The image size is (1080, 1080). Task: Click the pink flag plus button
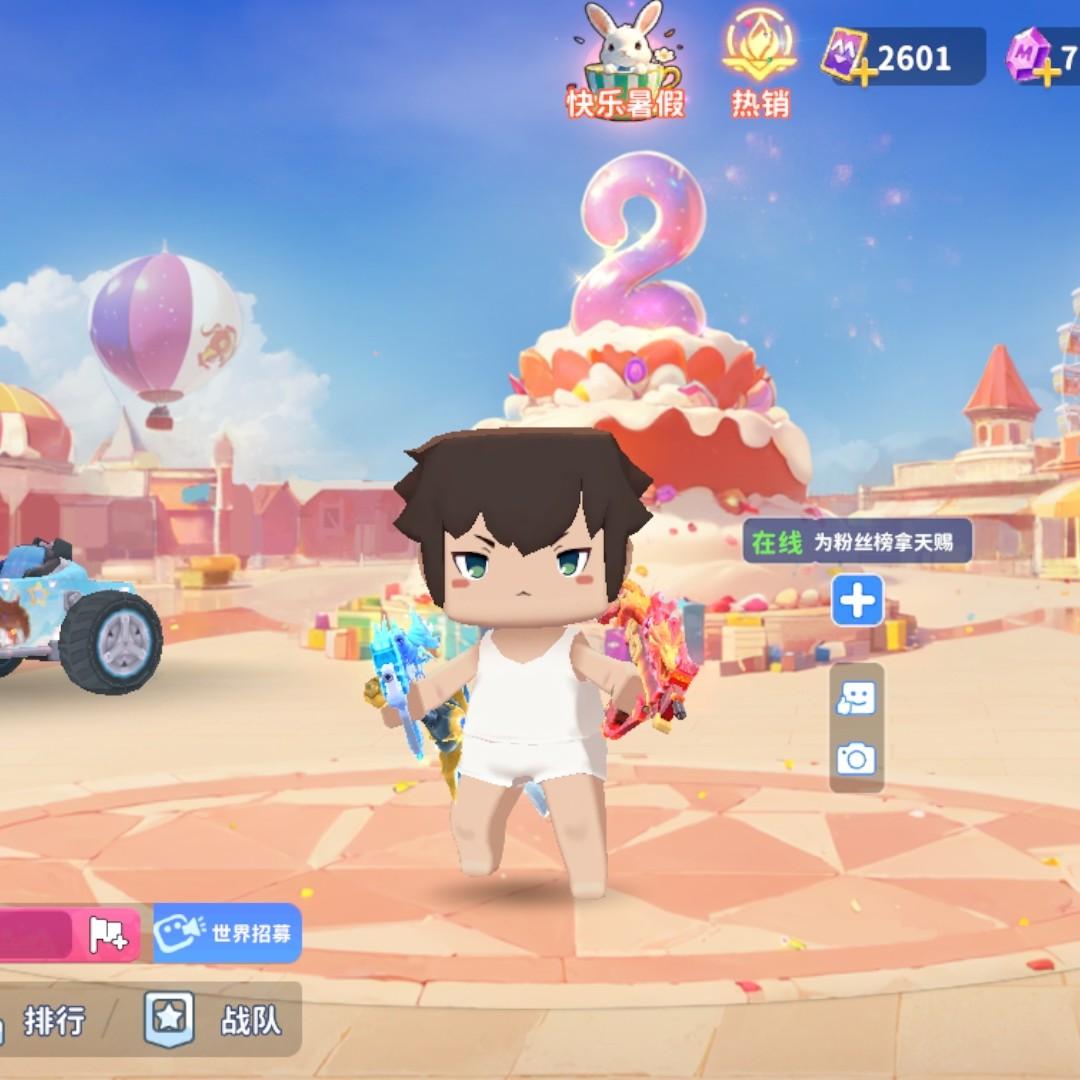tap(108, 934)
